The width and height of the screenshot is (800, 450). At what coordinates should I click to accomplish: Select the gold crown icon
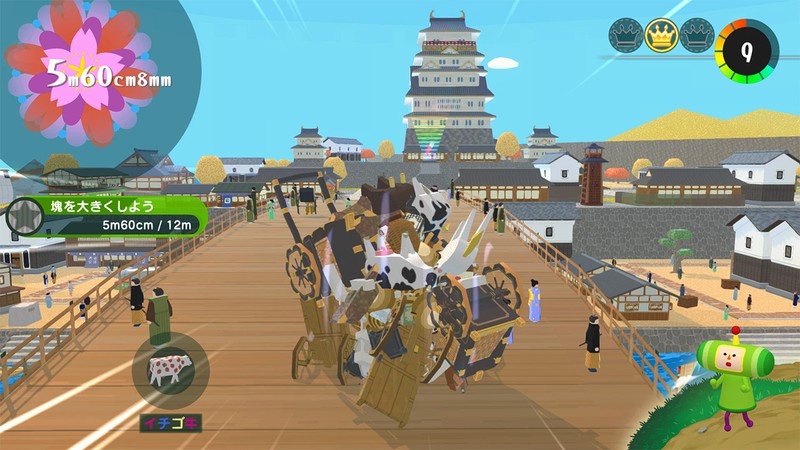pyautogui.click(x=661, y=37)
